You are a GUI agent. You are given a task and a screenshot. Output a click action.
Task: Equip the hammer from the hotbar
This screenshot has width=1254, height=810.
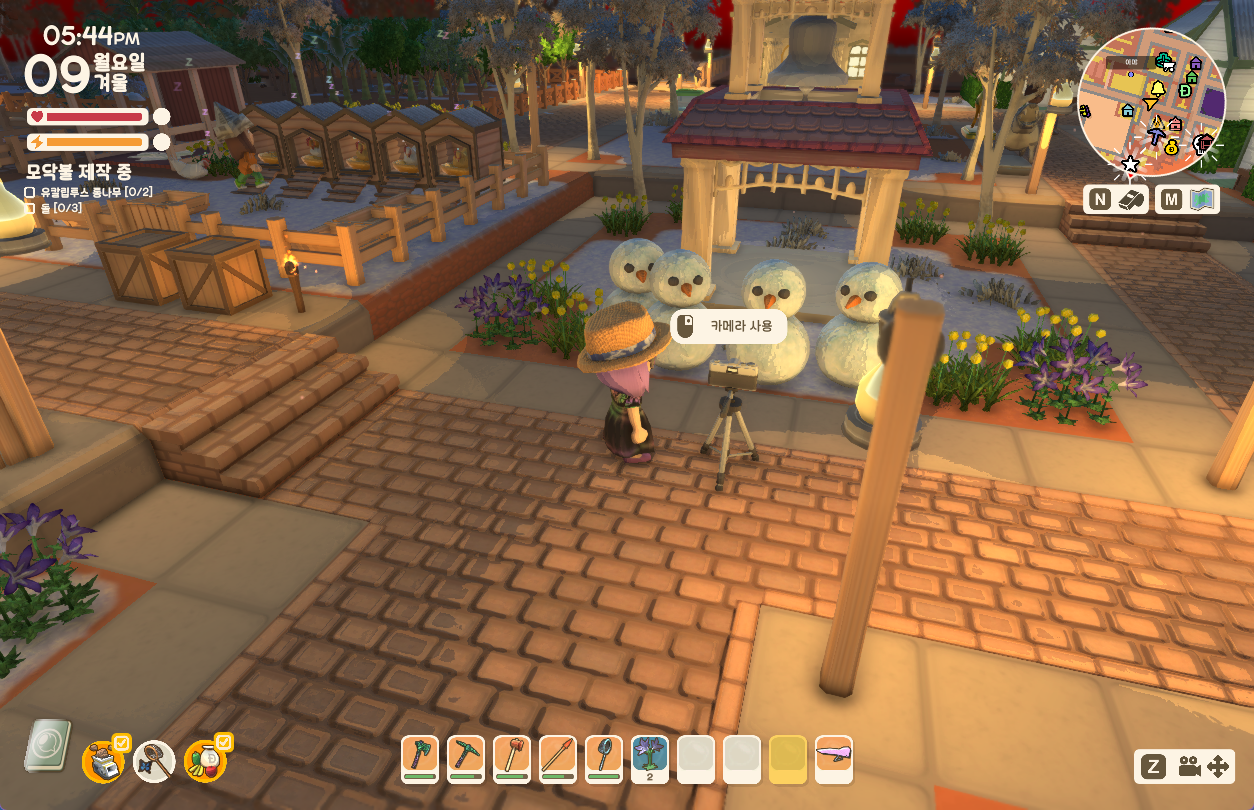pos(511,759)
